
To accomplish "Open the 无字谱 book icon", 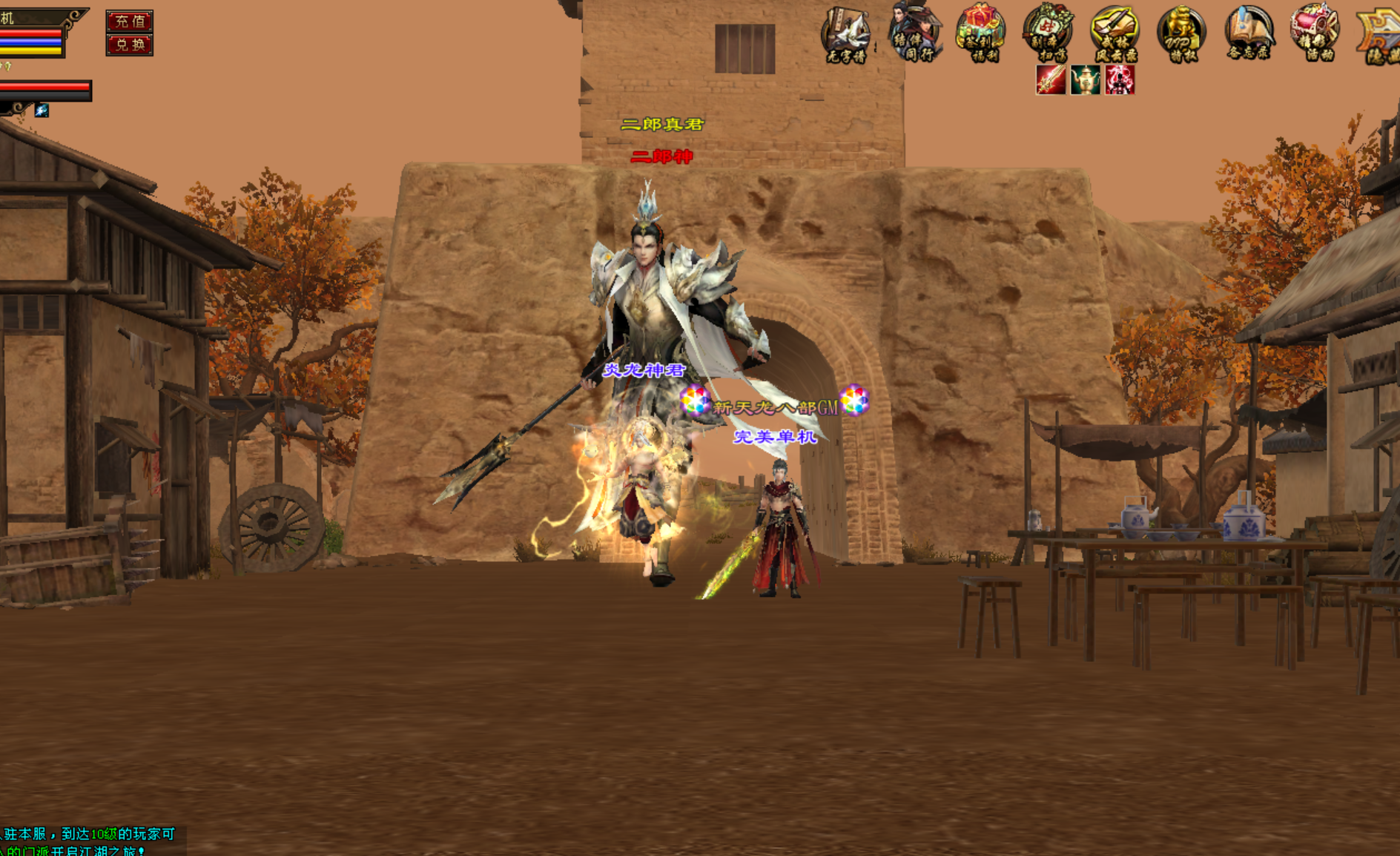I will pos(846,33).
